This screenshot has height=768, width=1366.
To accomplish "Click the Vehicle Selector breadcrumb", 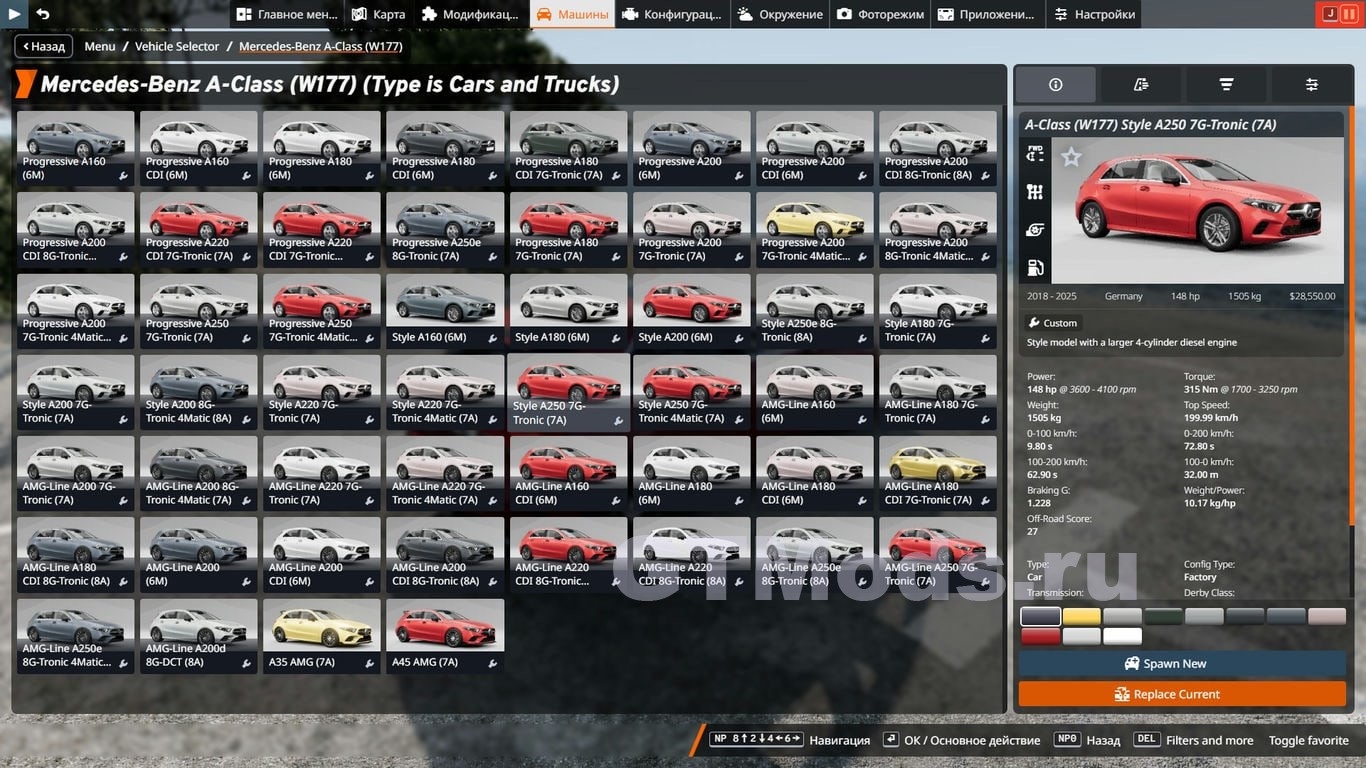I will (x=177, y=46).
